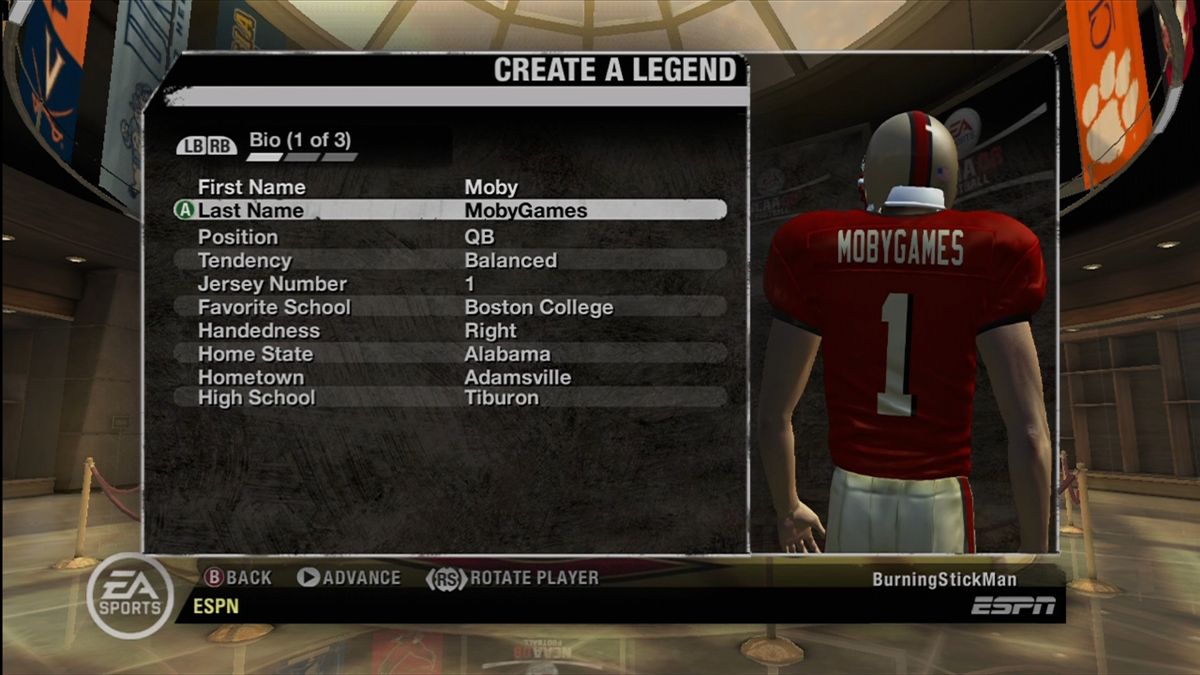
Task: Select the First Name row
Action: (x=450, y=187)
